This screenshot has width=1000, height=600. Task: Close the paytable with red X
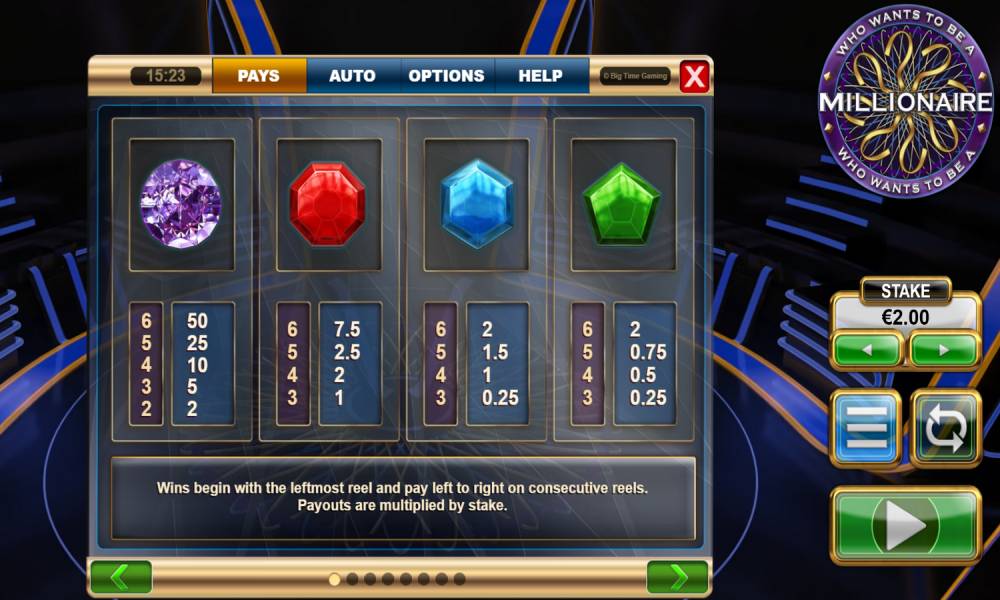coord(694,76)
